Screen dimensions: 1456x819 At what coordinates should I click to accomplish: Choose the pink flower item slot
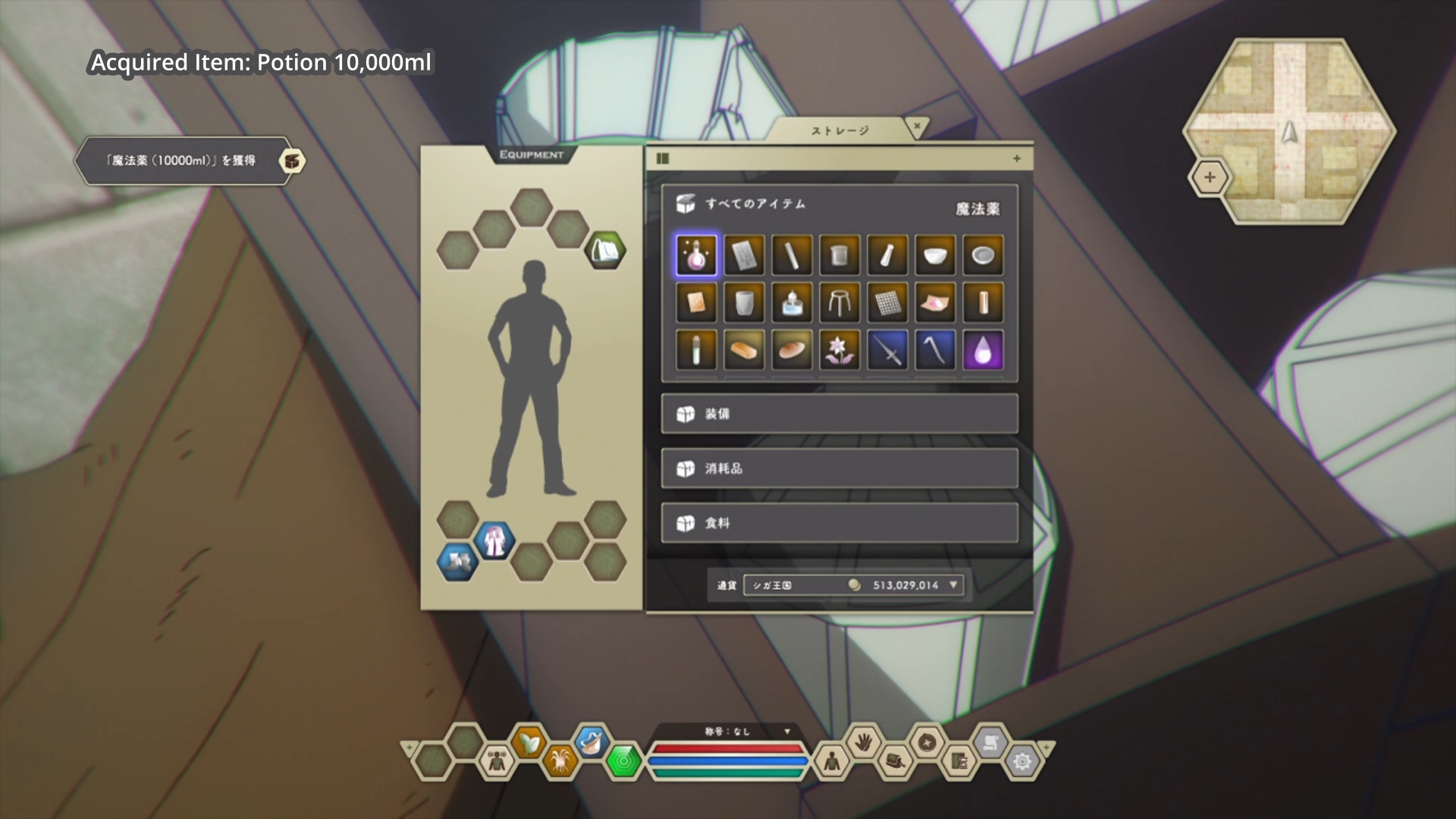(839, 350)
